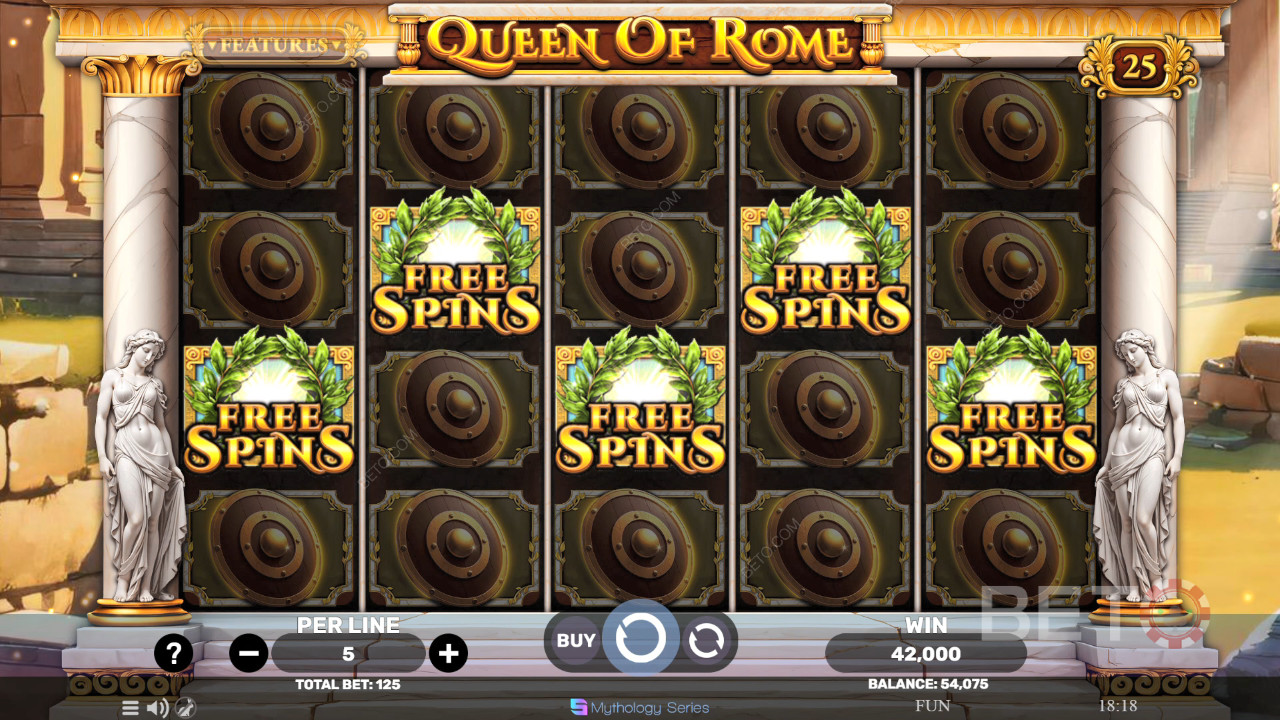The width and height of the screenshot is (1280, 720).
Task: Spin the reels with the main spin button
Action: 640,638
